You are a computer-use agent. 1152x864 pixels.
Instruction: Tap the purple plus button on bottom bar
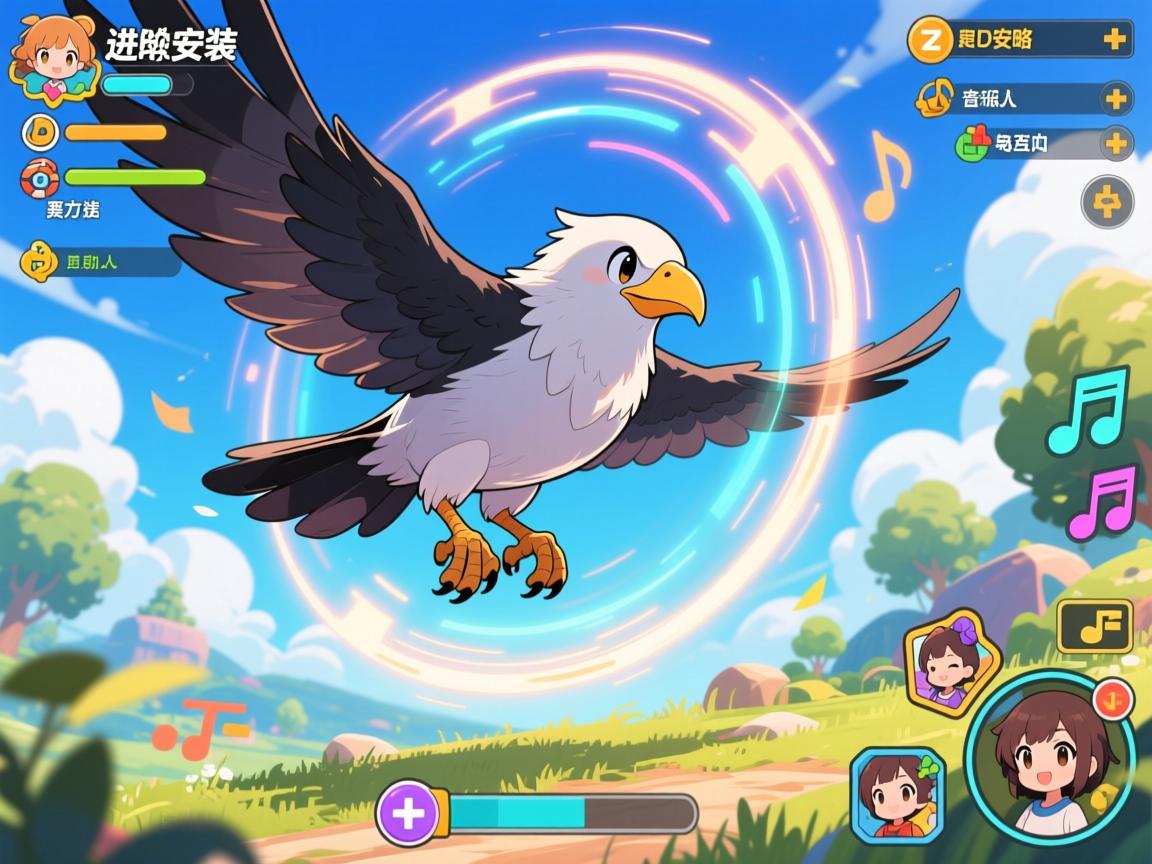coord(408,814)
